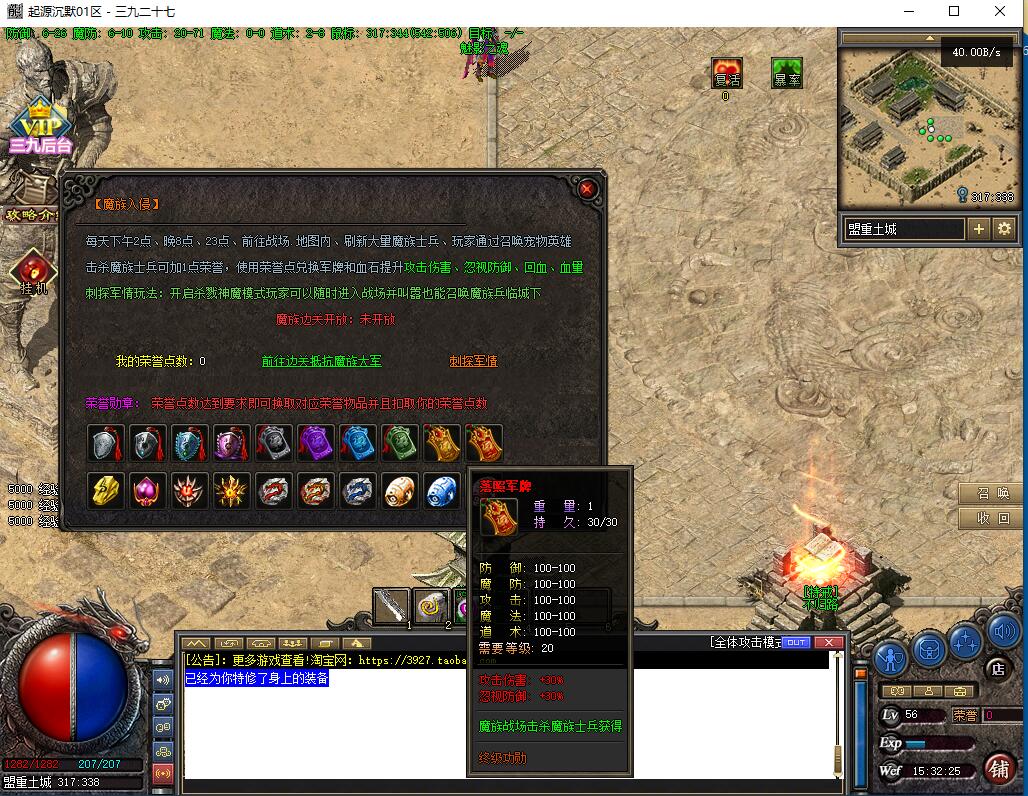Choose the pink heart gem reward
This screenshot has height=796, width=1028.
click(x=148, y=491)
